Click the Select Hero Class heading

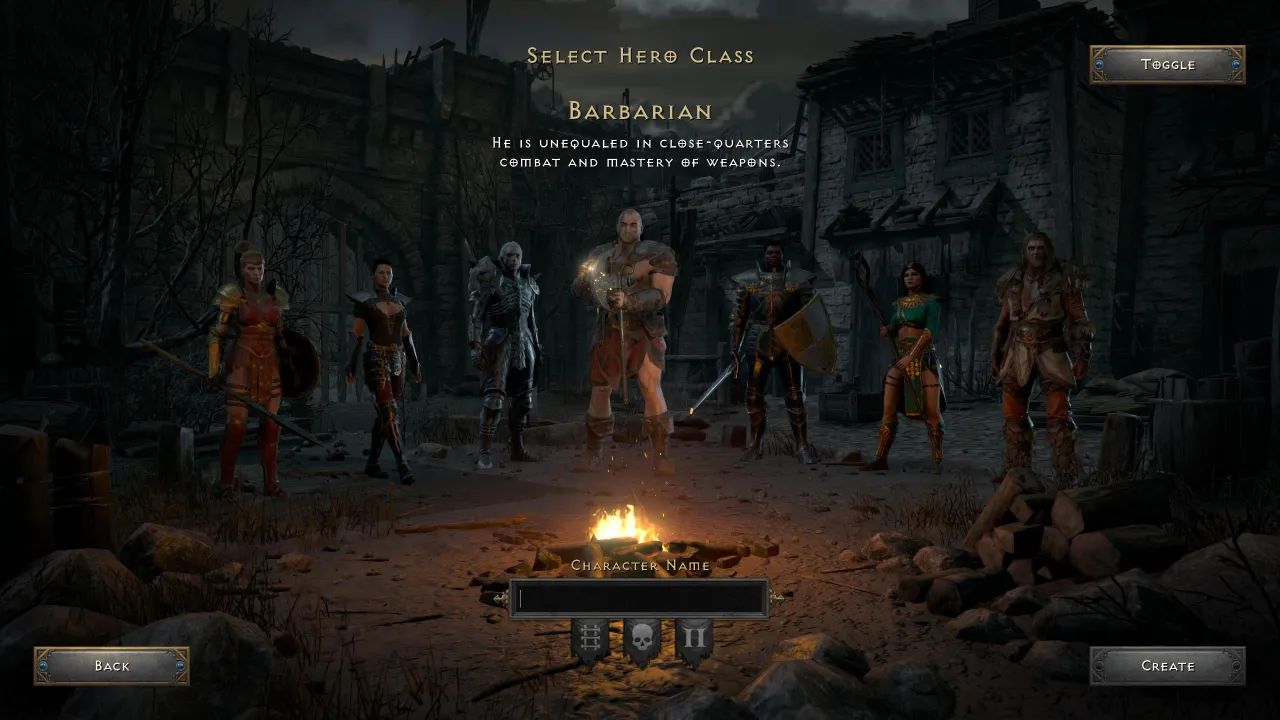tap(640, 56)
